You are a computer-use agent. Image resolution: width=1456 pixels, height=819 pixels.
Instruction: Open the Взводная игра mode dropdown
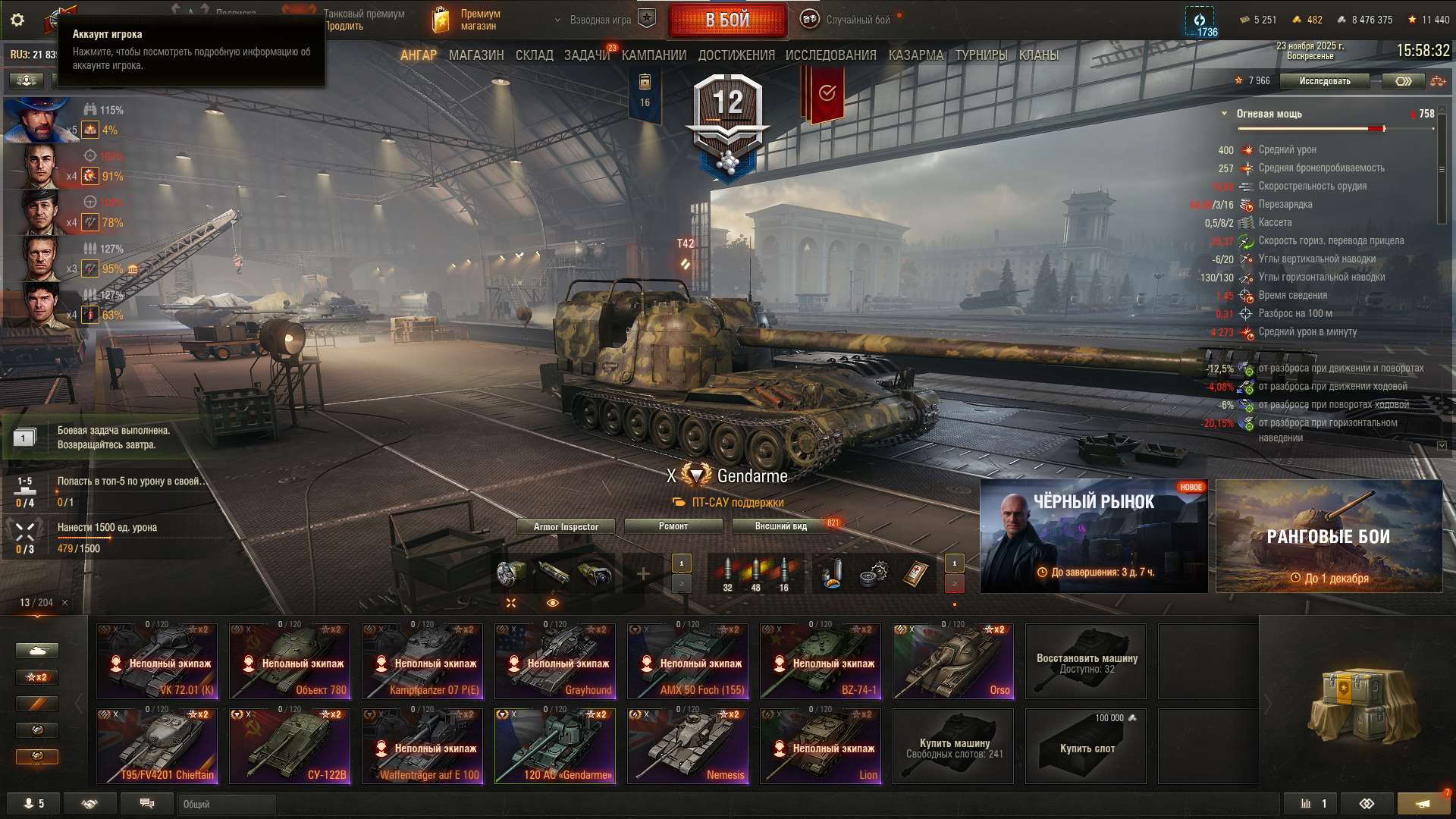(x=607, y=20)
